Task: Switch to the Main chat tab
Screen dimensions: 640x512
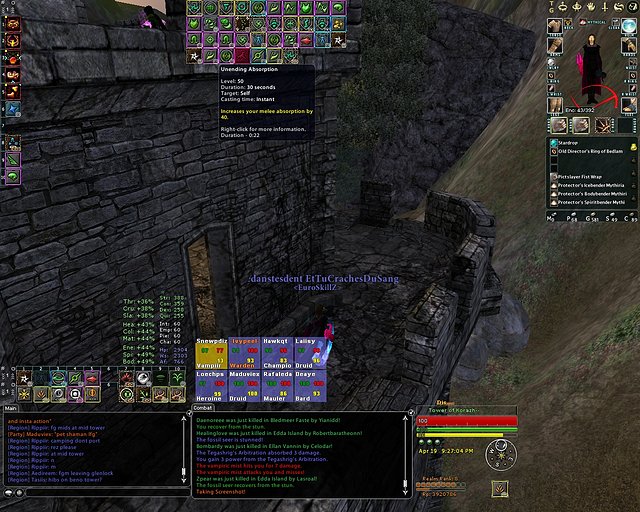Action: tap(11, 408)
